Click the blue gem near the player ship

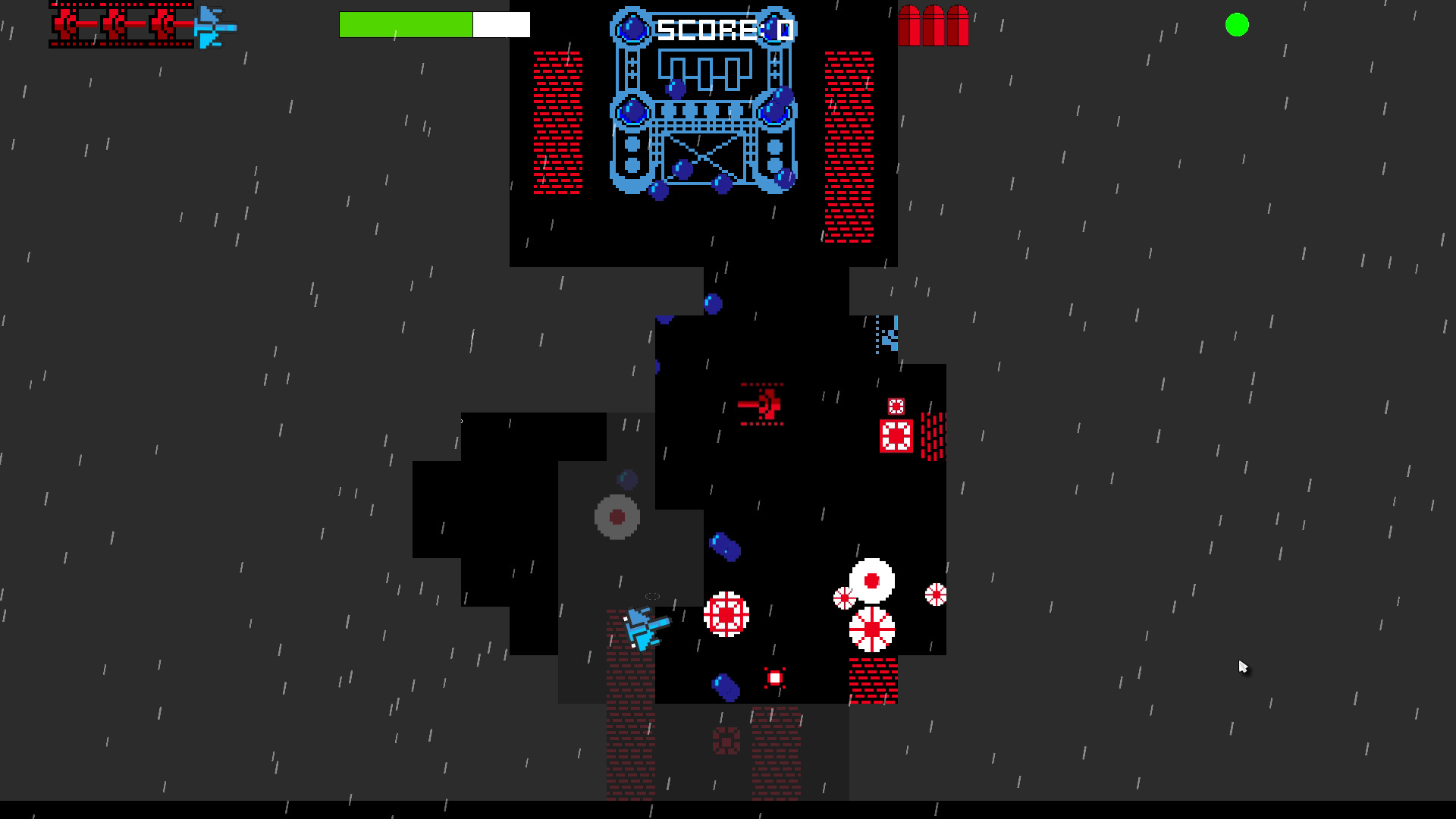pos(724,689)
